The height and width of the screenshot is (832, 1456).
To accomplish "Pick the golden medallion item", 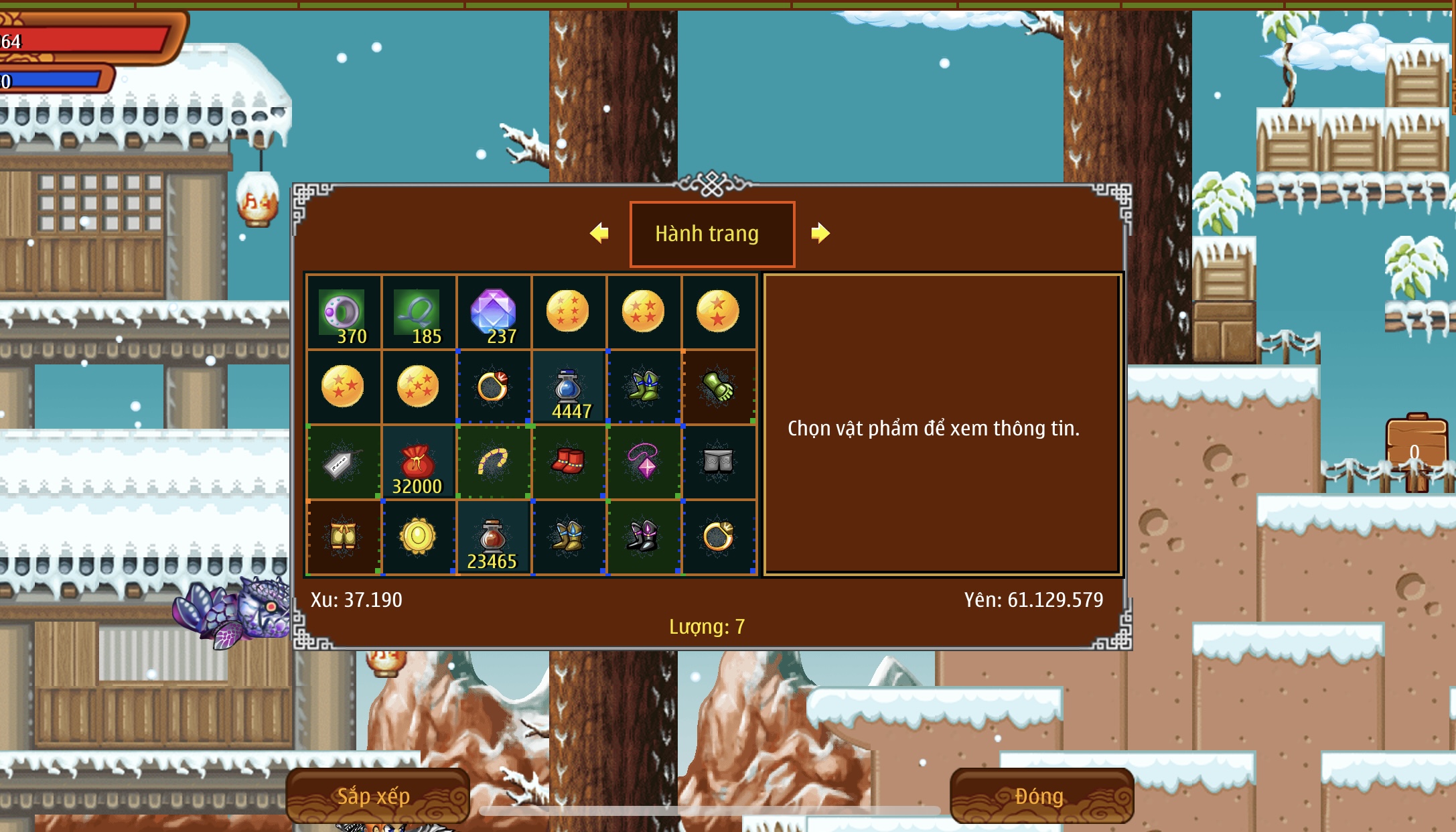I will point(419,537).
